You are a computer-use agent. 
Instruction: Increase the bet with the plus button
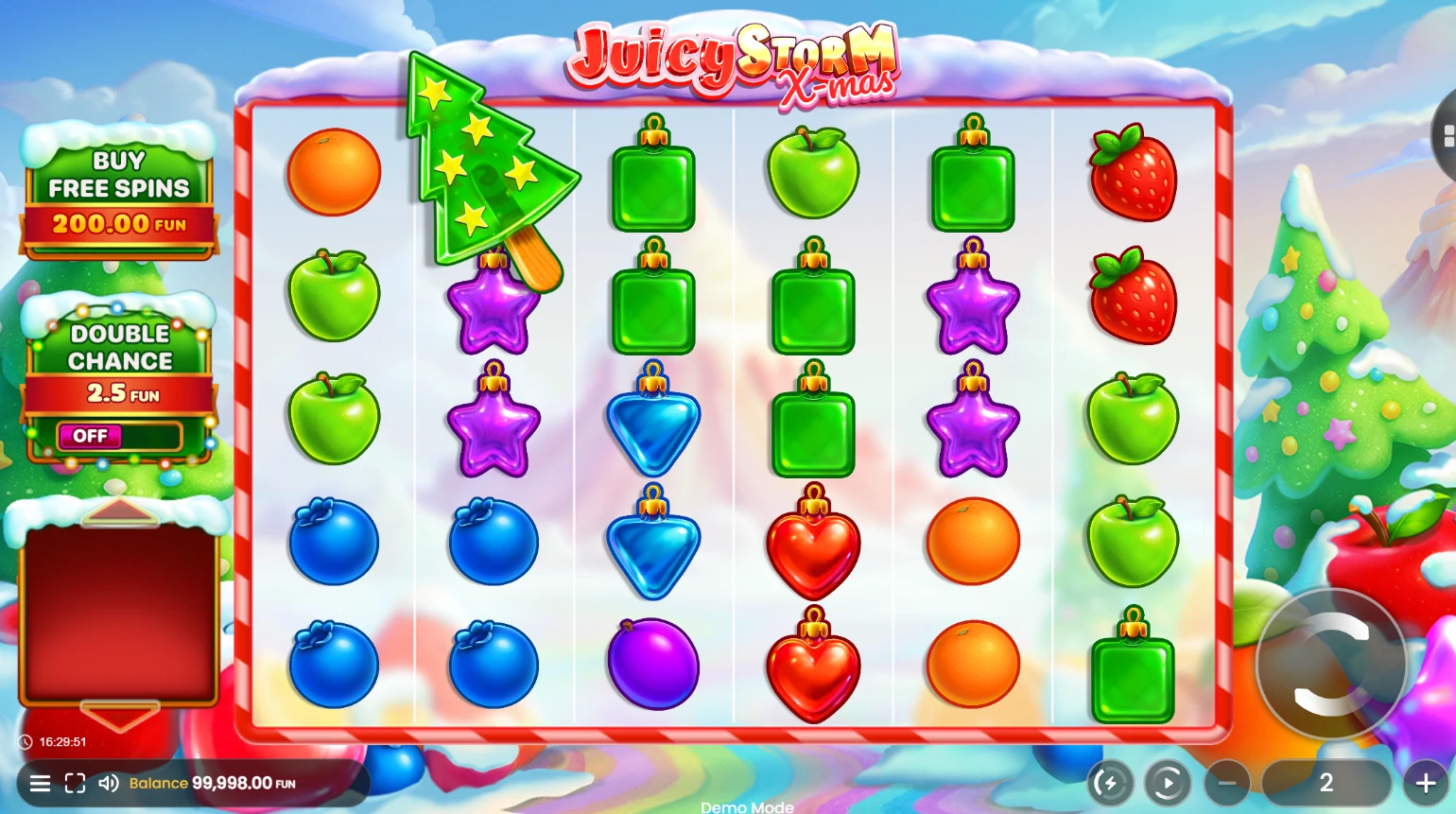[1425, 783]
